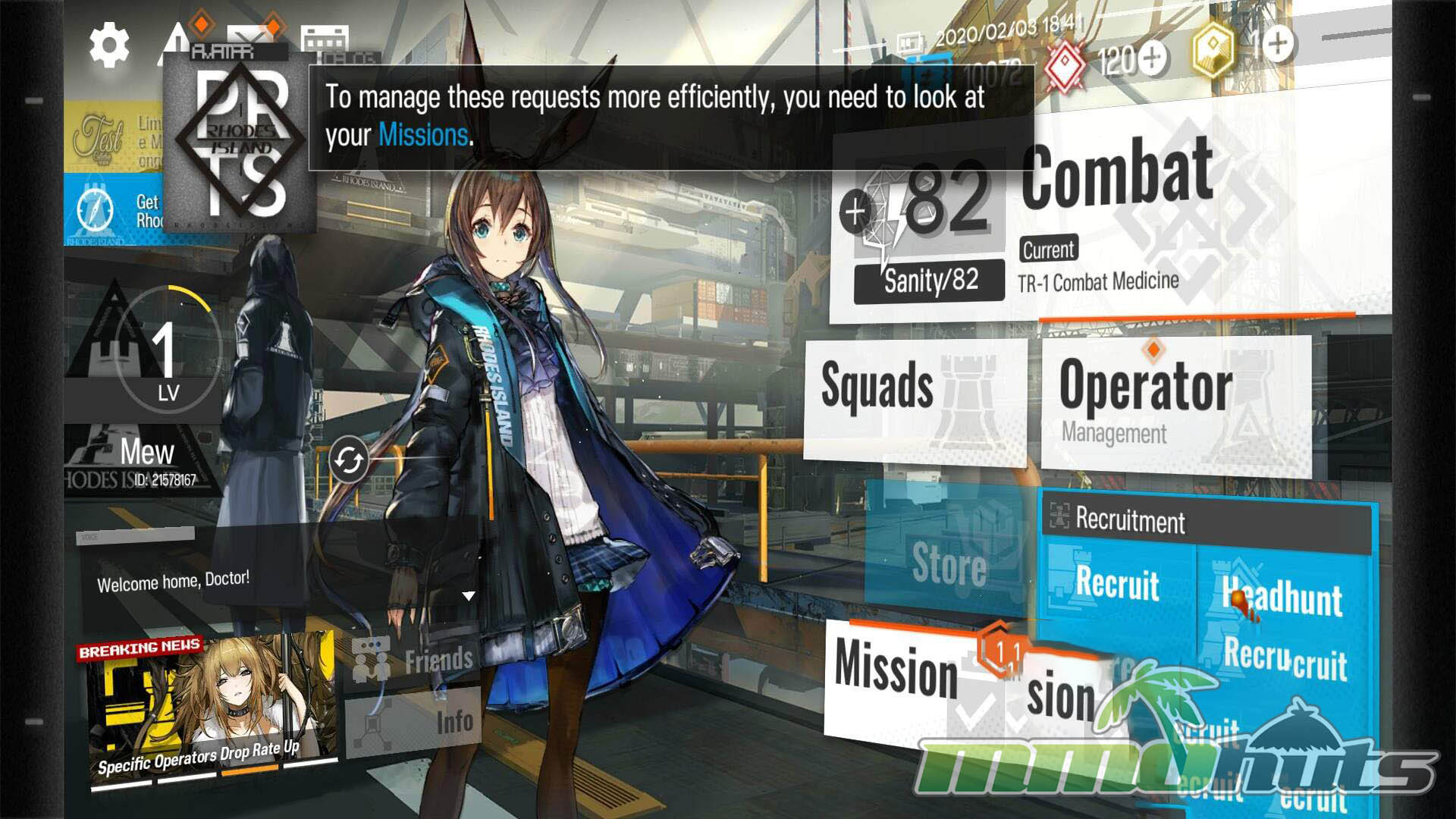Viewport: 1456px width, 819px height.
Task: Open the Info panel
Action: (x=414, y=722)
